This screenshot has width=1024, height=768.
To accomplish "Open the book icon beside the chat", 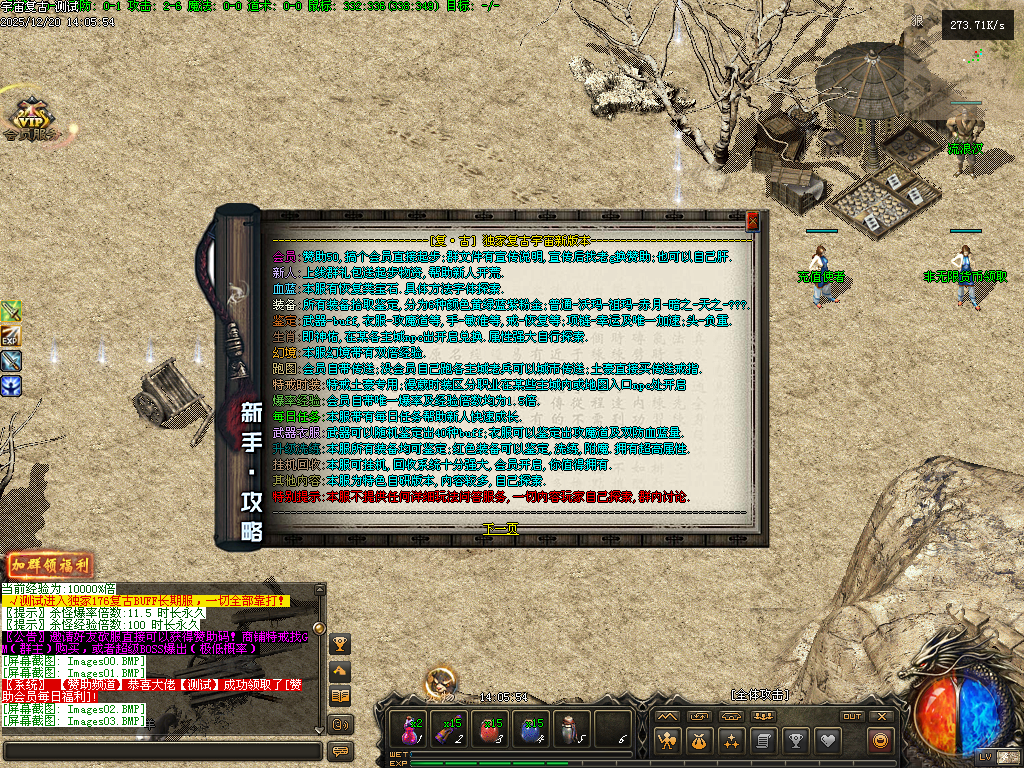I will [x=340, y=696].
